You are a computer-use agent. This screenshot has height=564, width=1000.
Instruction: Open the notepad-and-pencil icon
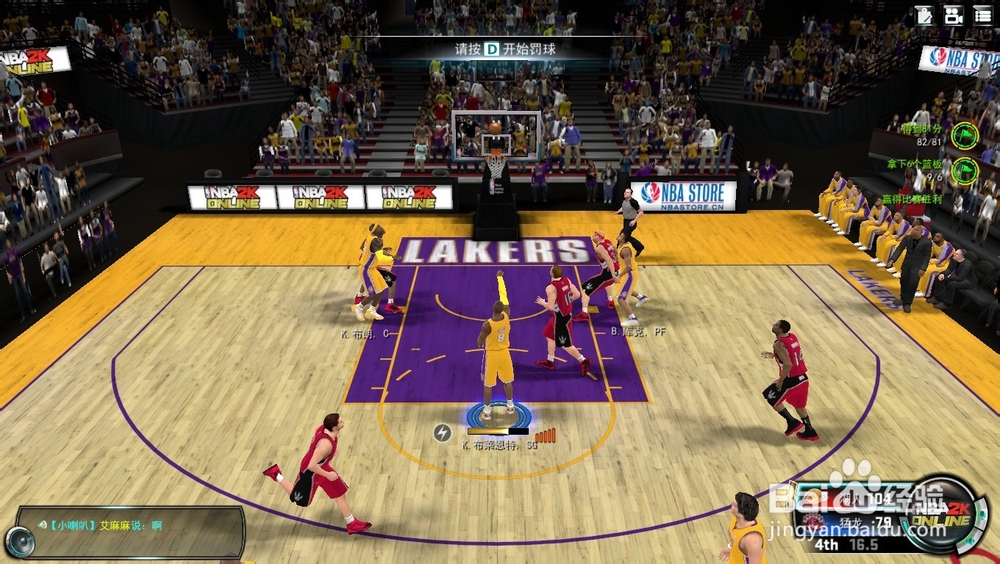924,15
